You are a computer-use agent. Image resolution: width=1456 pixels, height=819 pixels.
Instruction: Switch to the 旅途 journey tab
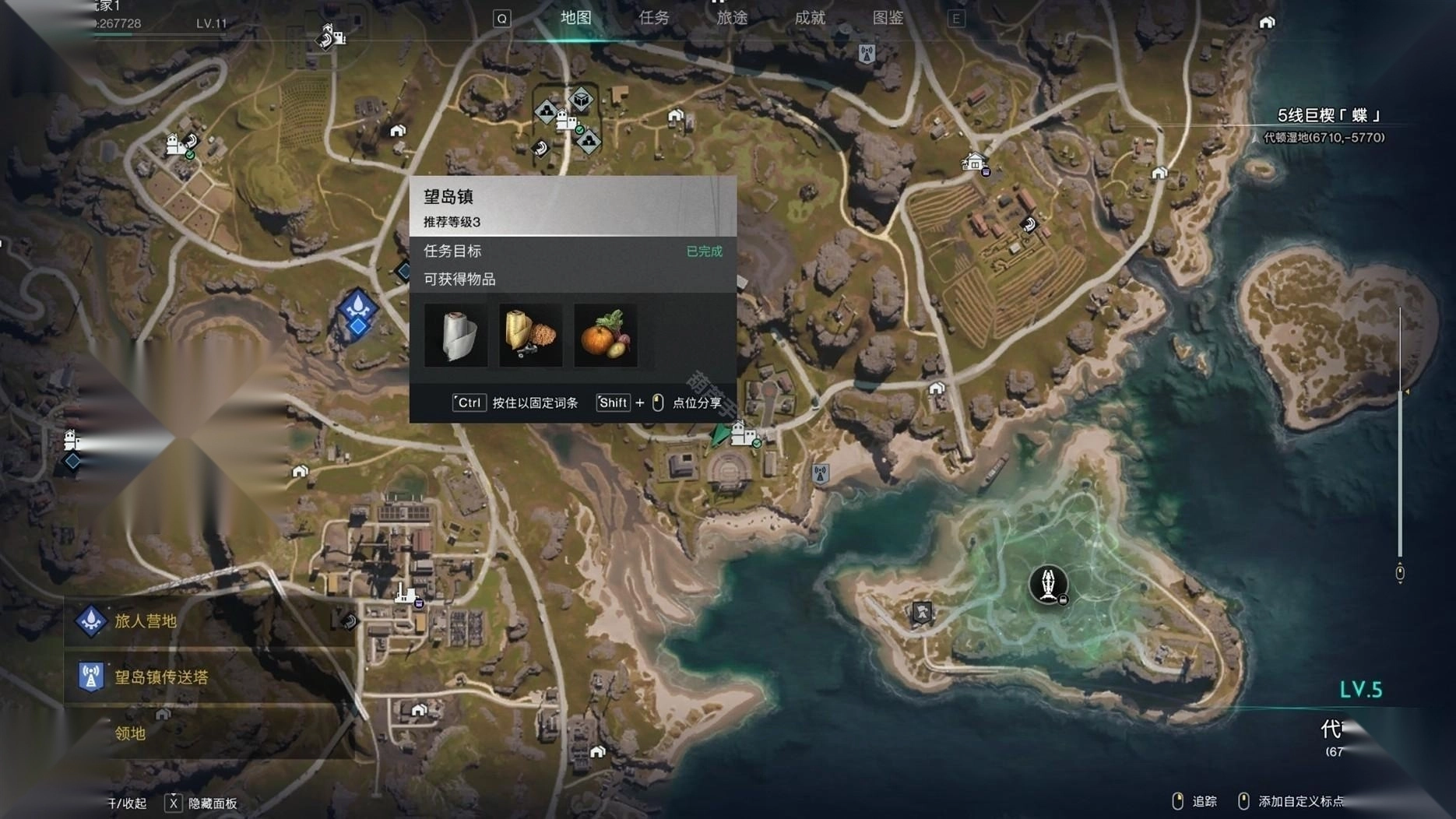pos(732,18)
